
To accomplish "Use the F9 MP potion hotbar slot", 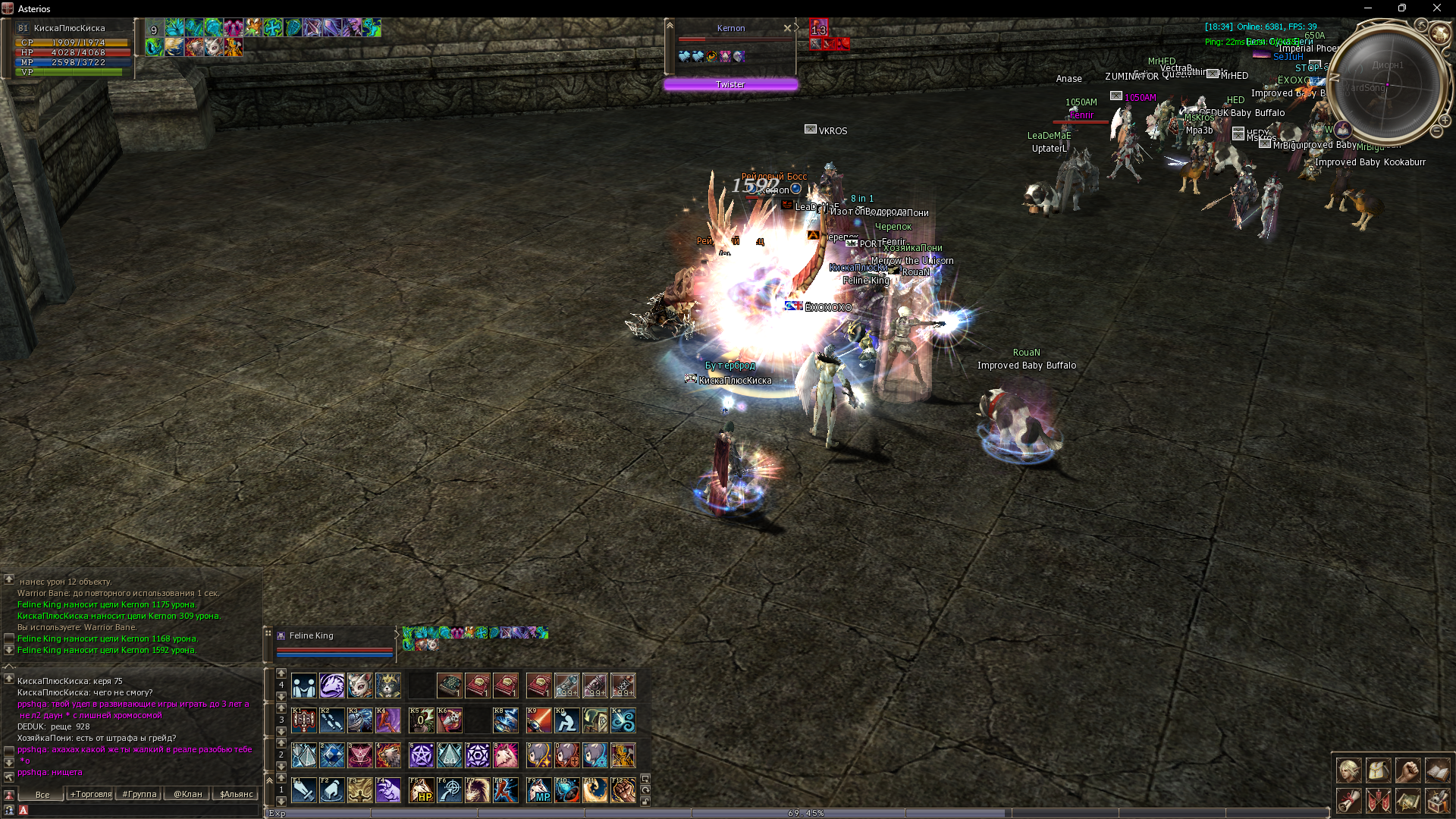I will [x=538, y=790].
